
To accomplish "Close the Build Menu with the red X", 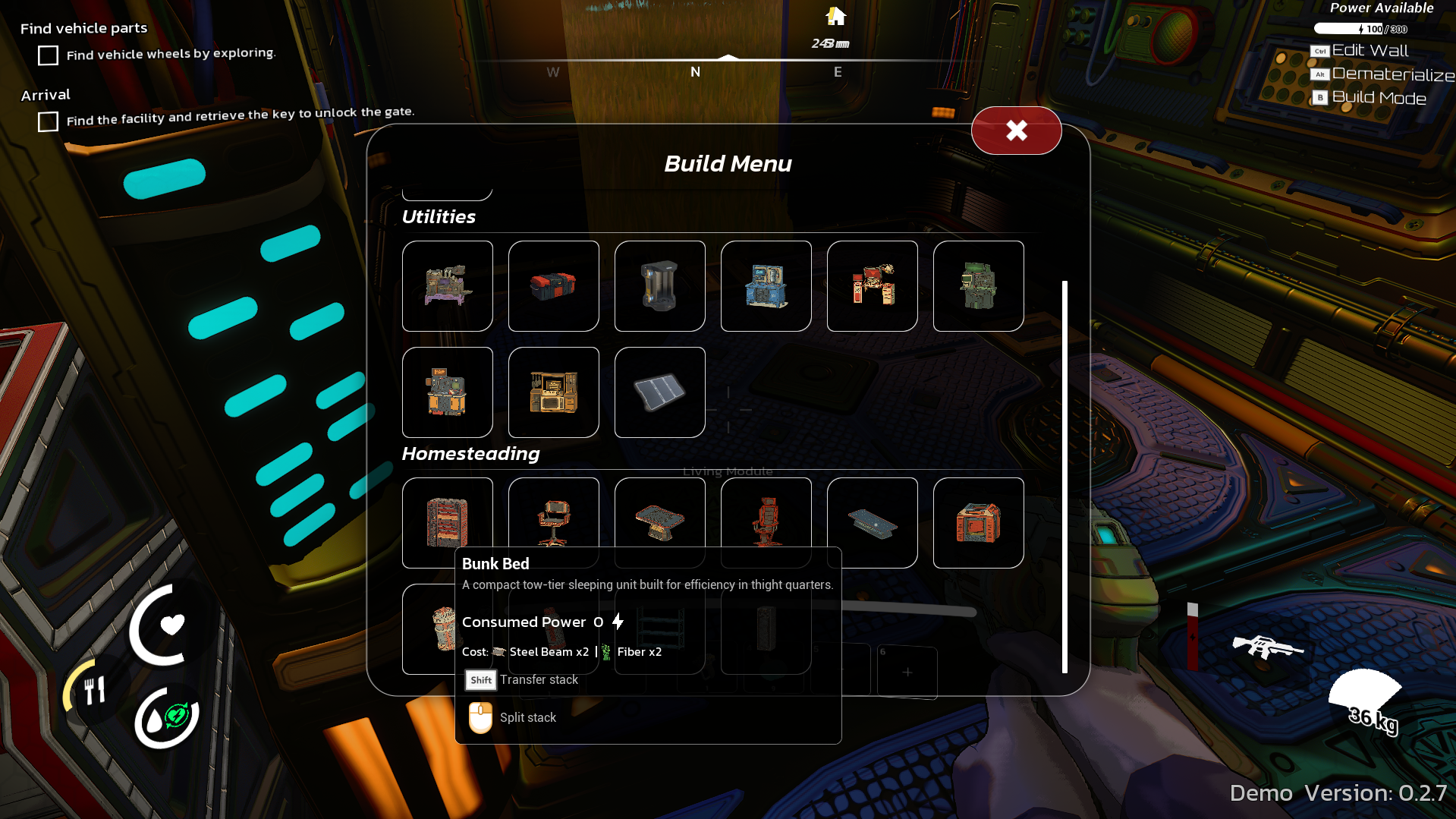I will click(1016, 131).
